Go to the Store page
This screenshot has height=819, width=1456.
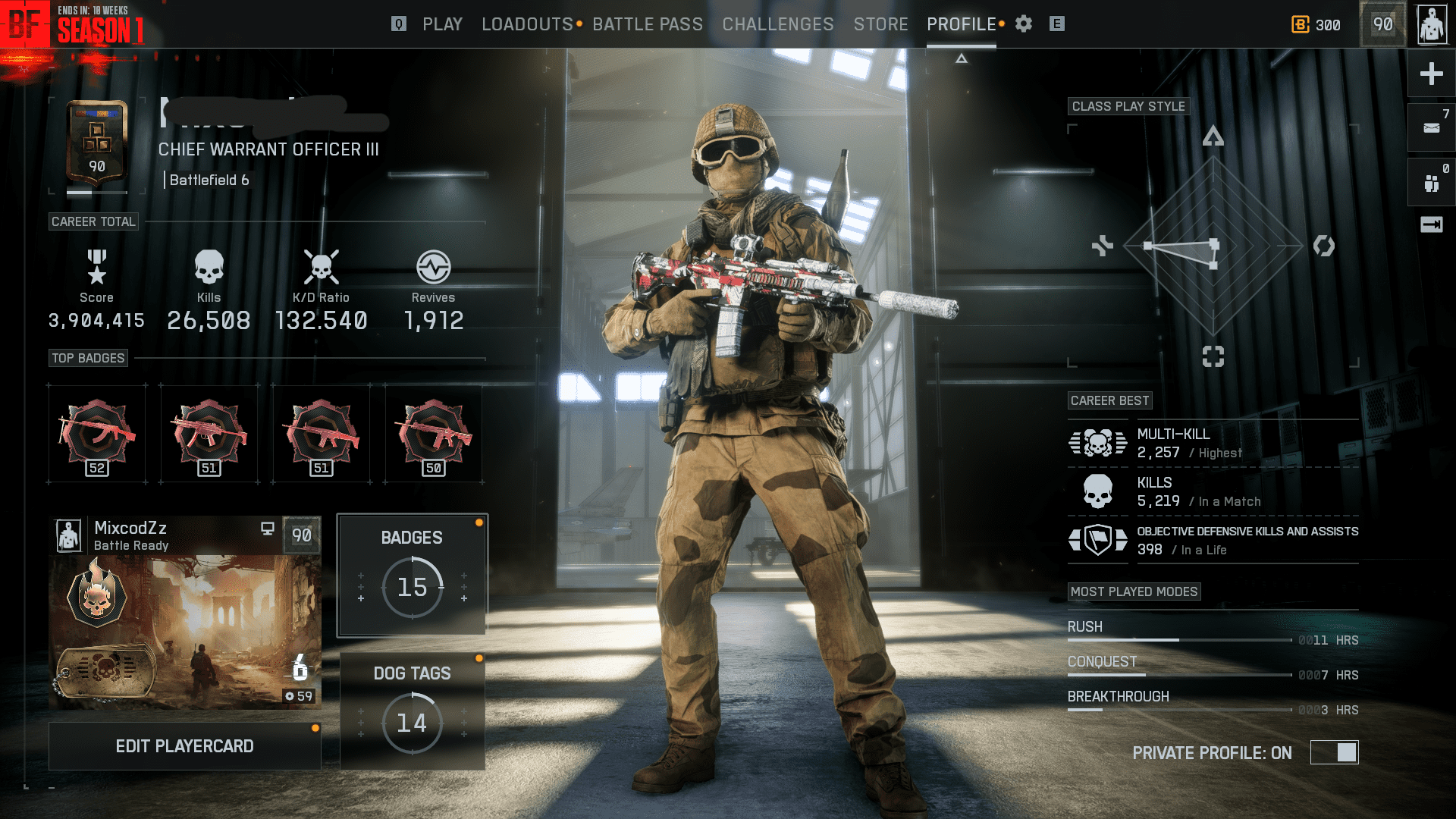(x=880, y=24)
